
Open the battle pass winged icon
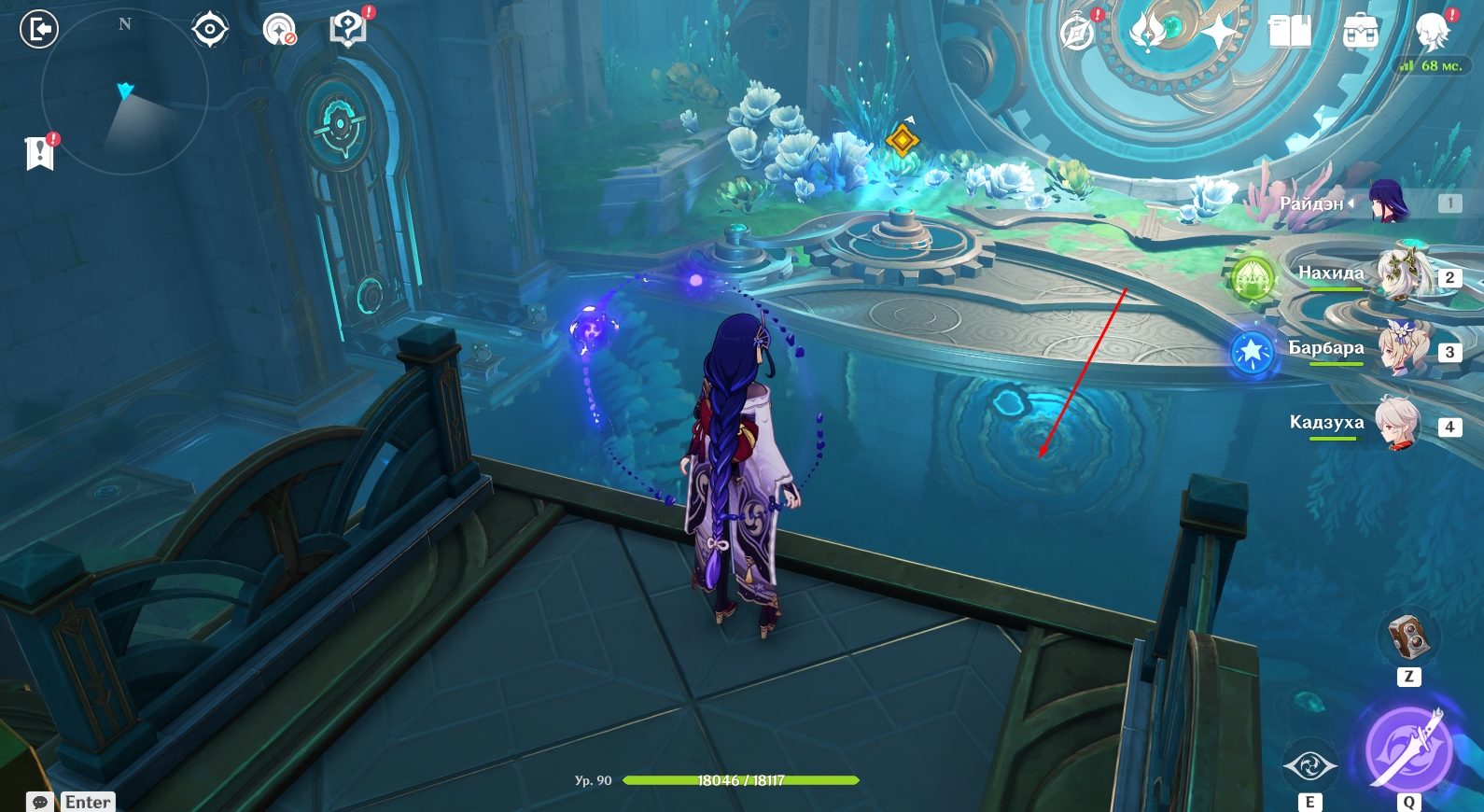[1148, 33]
